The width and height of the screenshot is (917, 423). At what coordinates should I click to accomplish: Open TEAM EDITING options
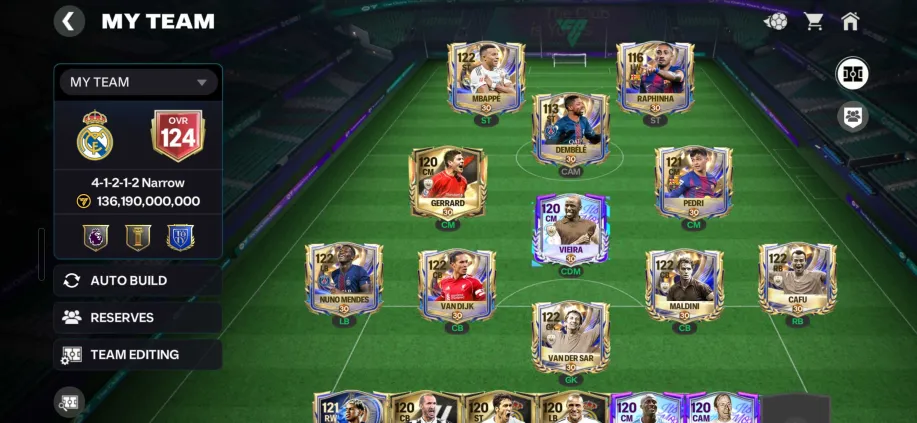pos(138,355)
